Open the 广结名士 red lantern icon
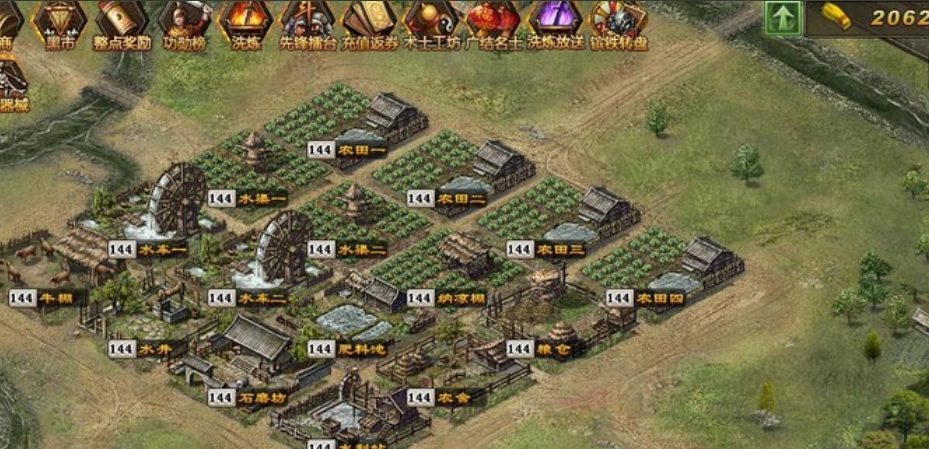Viewport: 929px width, 449px height. click(x=494, y=23)
